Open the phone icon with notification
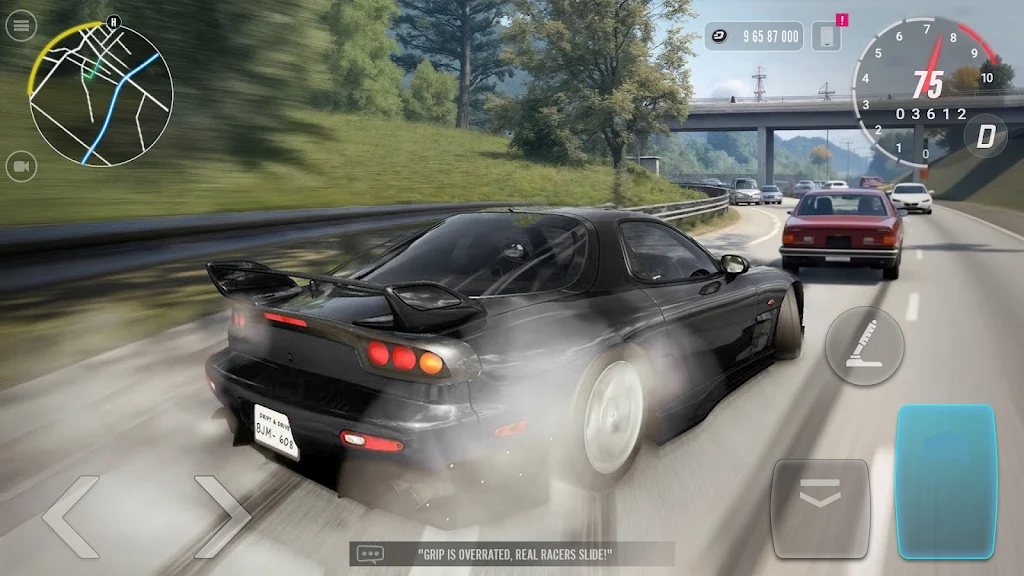1024x576 pixels. pos(826,37)
